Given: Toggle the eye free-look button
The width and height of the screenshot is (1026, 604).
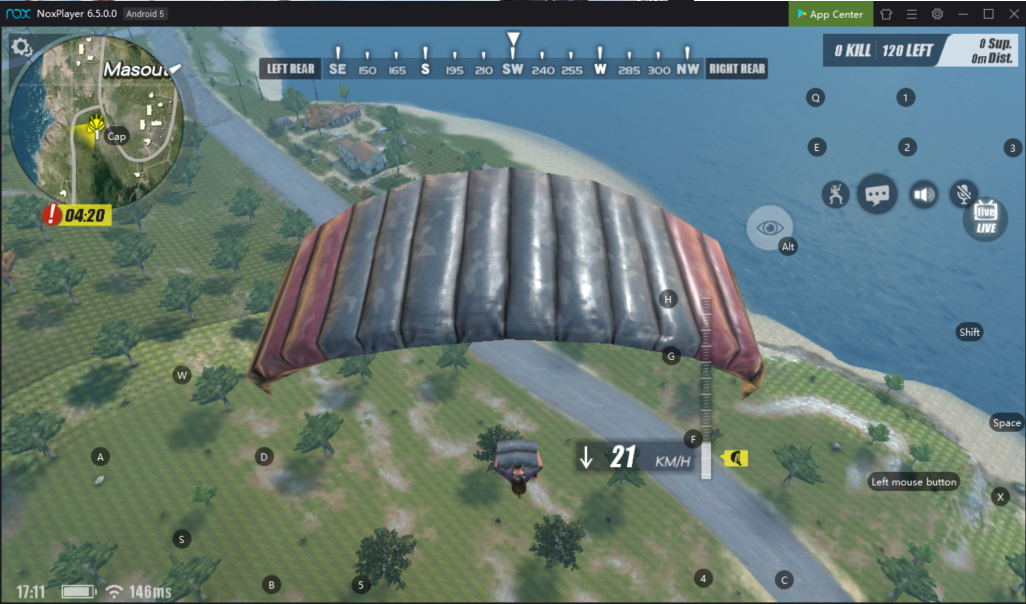Looking at the screenshot, I should [x=769, y=228].
